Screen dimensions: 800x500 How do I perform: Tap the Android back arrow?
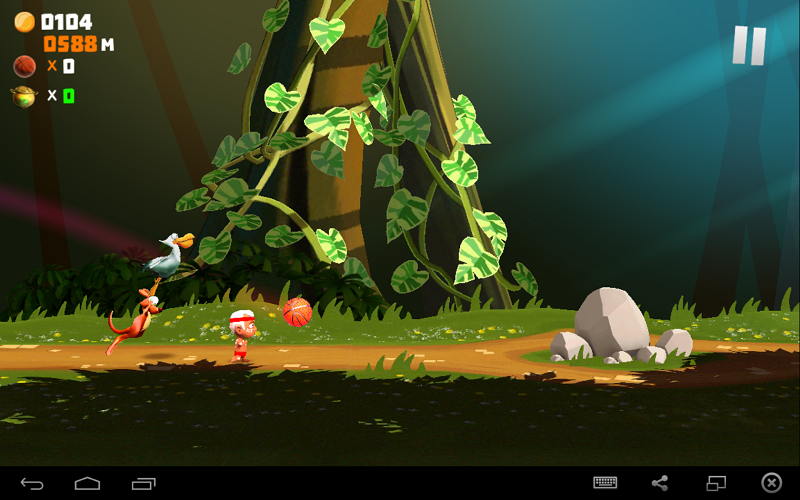pyautogui.click(x=32, y=483)
